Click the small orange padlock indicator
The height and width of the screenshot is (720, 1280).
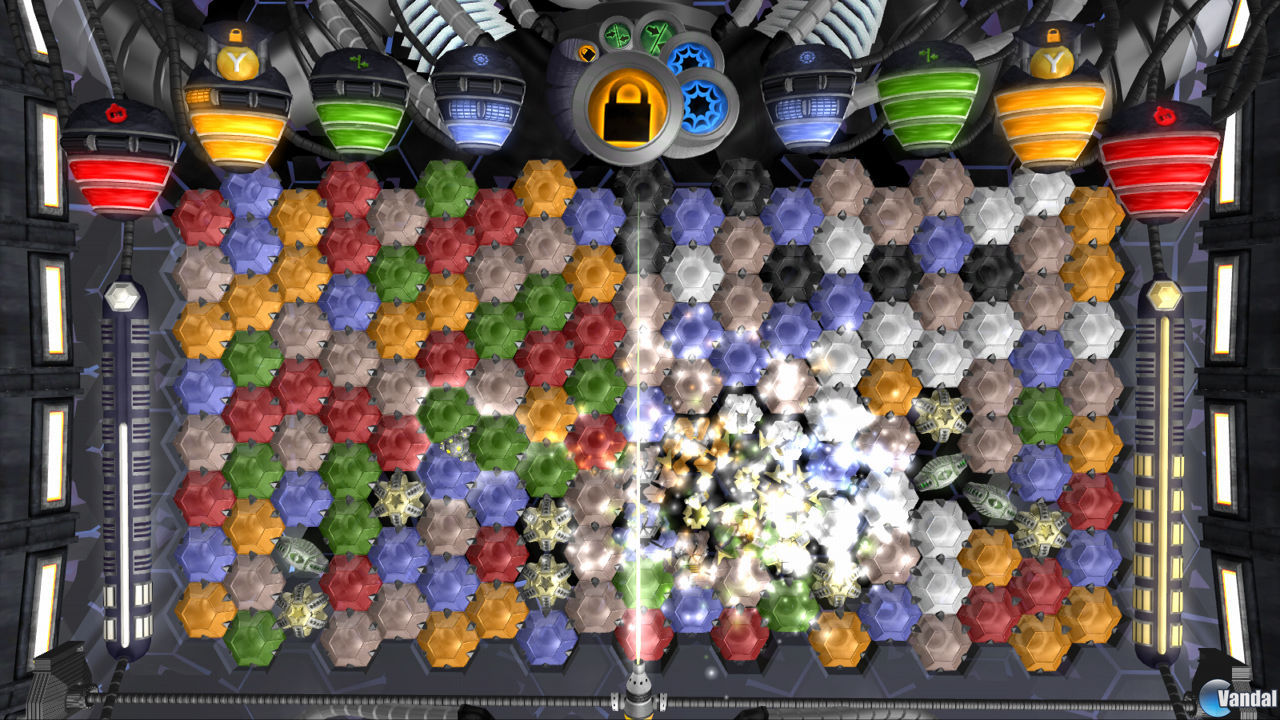pyautogui.click(x=587, y=54)
